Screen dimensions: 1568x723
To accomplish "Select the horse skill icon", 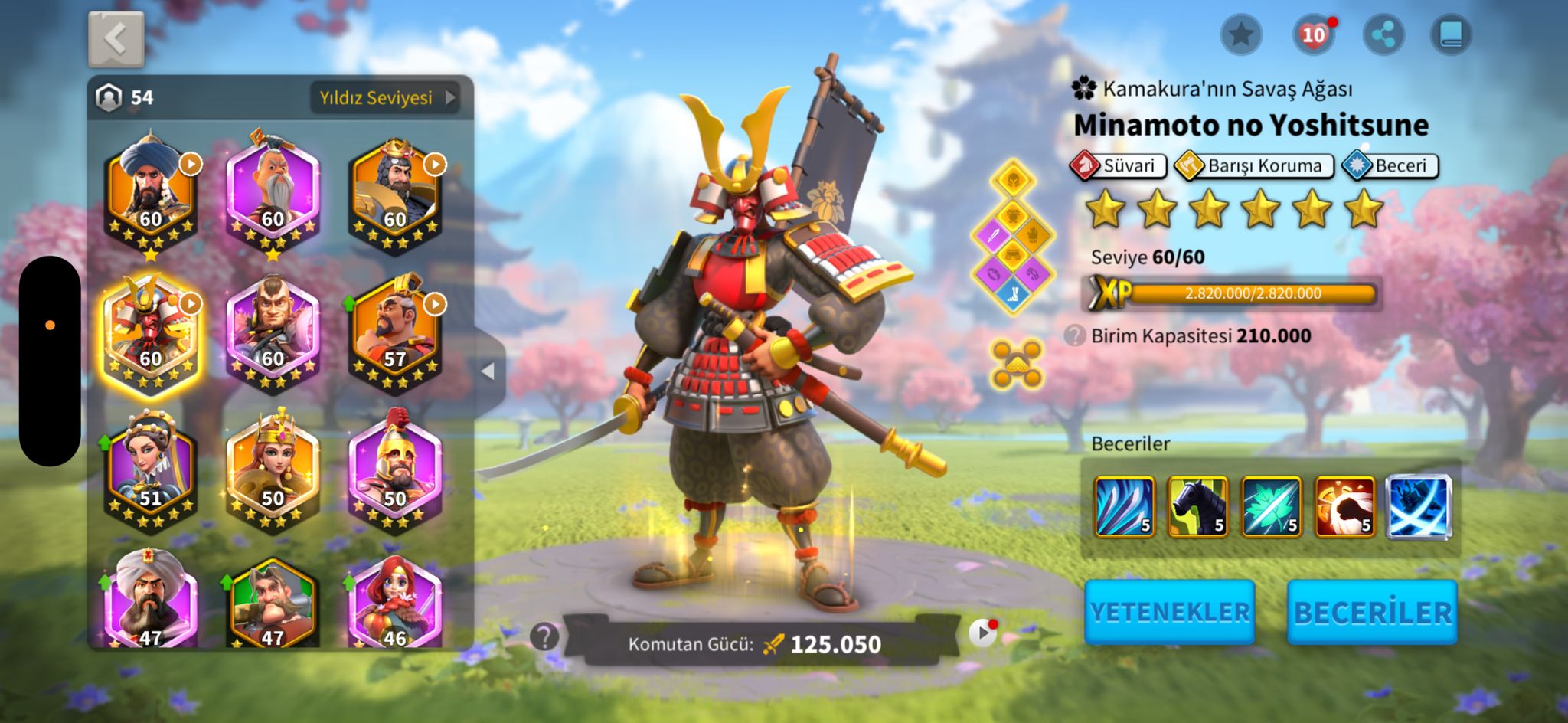I will (x=1197, y=506).
